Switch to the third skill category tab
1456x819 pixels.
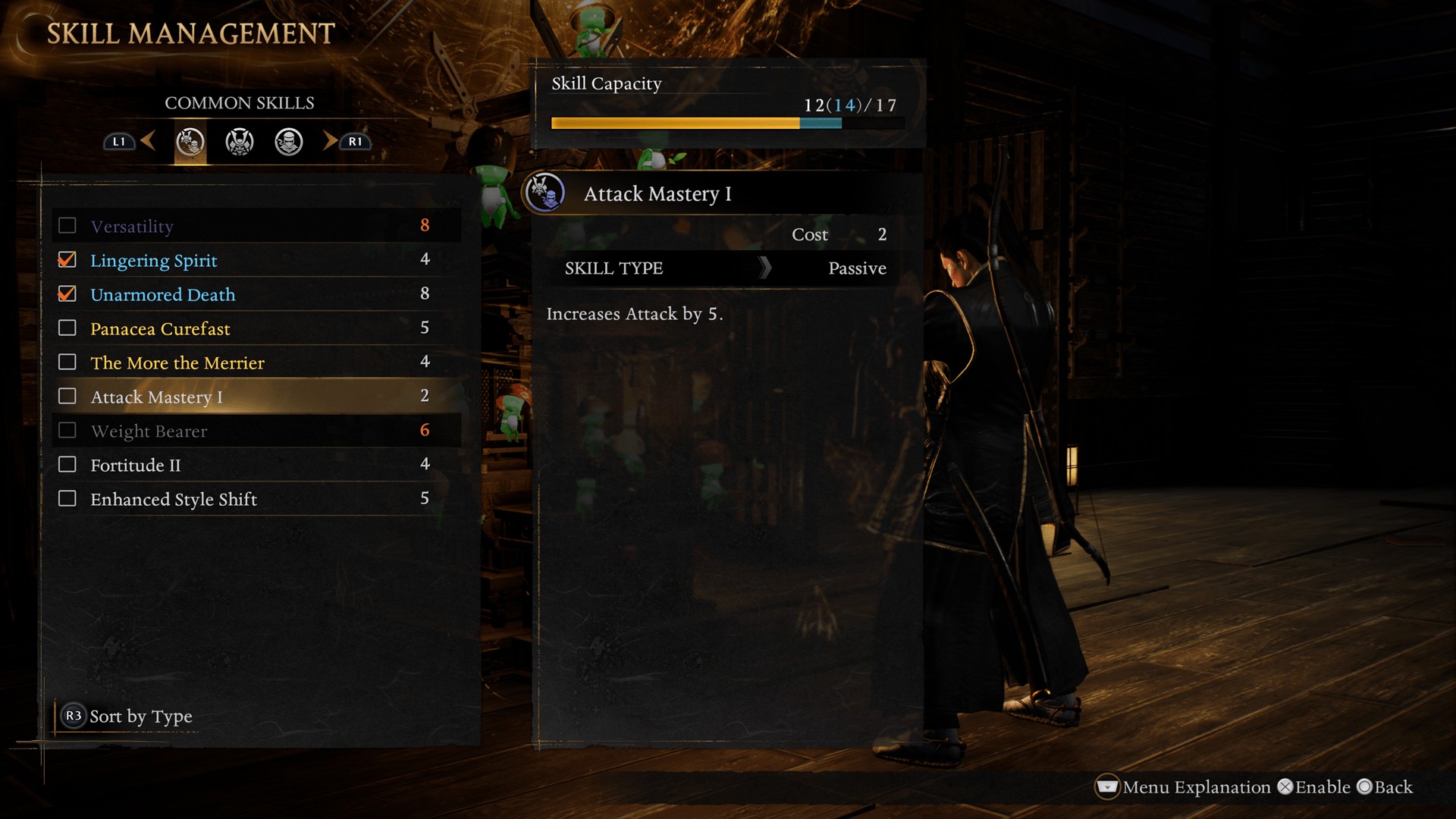point(289,142)
